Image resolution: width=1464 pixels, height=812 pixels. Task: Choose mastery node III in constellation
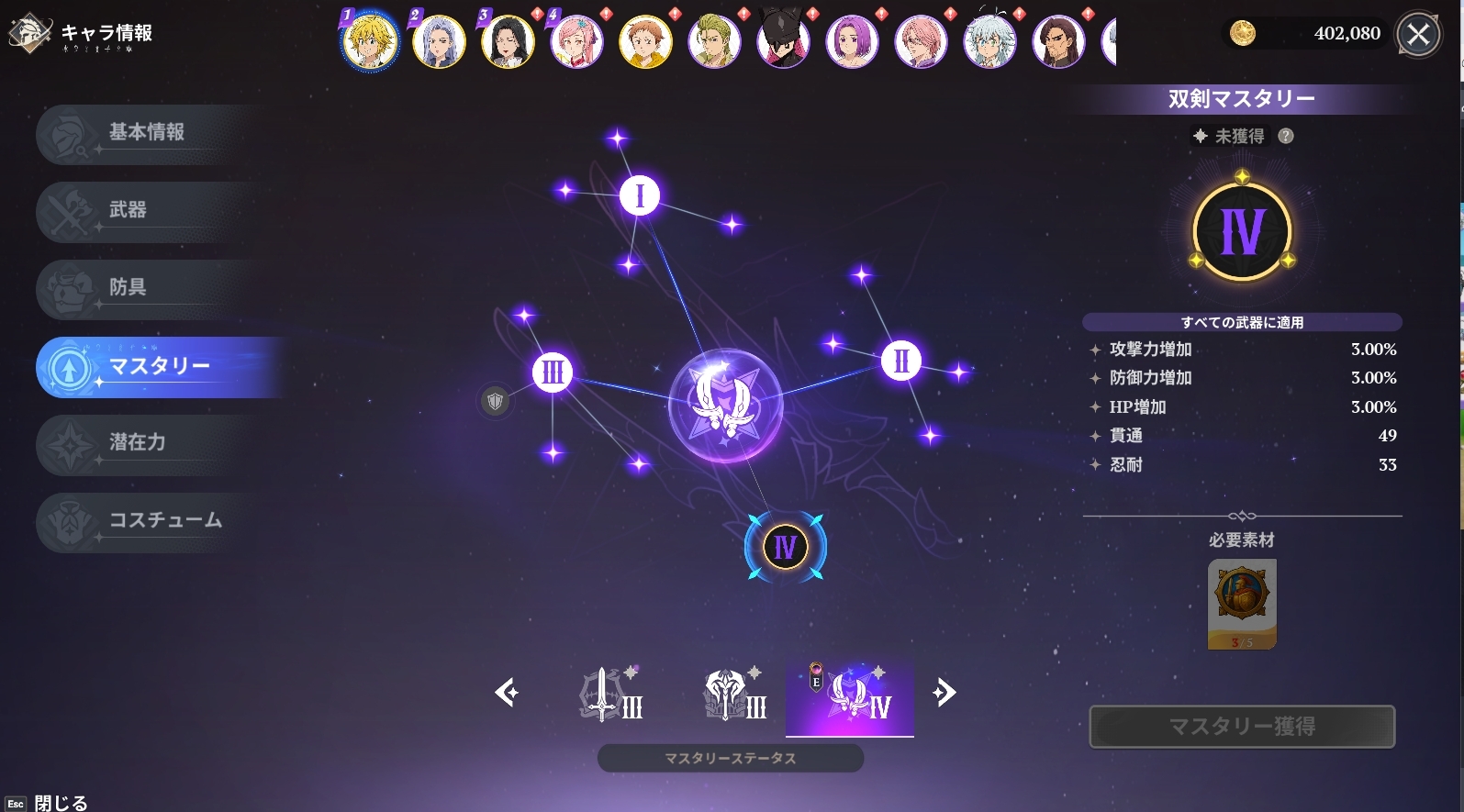pyautogui.click(x=553, y=373)
